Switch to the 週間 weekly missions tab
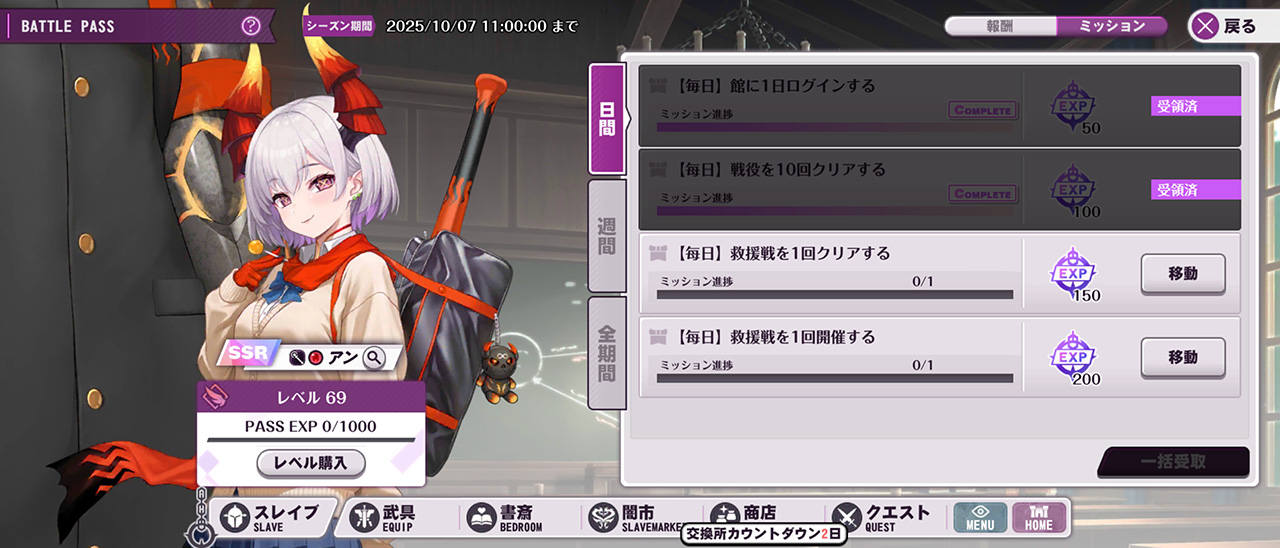1280x548 pixels. [607, 235]
